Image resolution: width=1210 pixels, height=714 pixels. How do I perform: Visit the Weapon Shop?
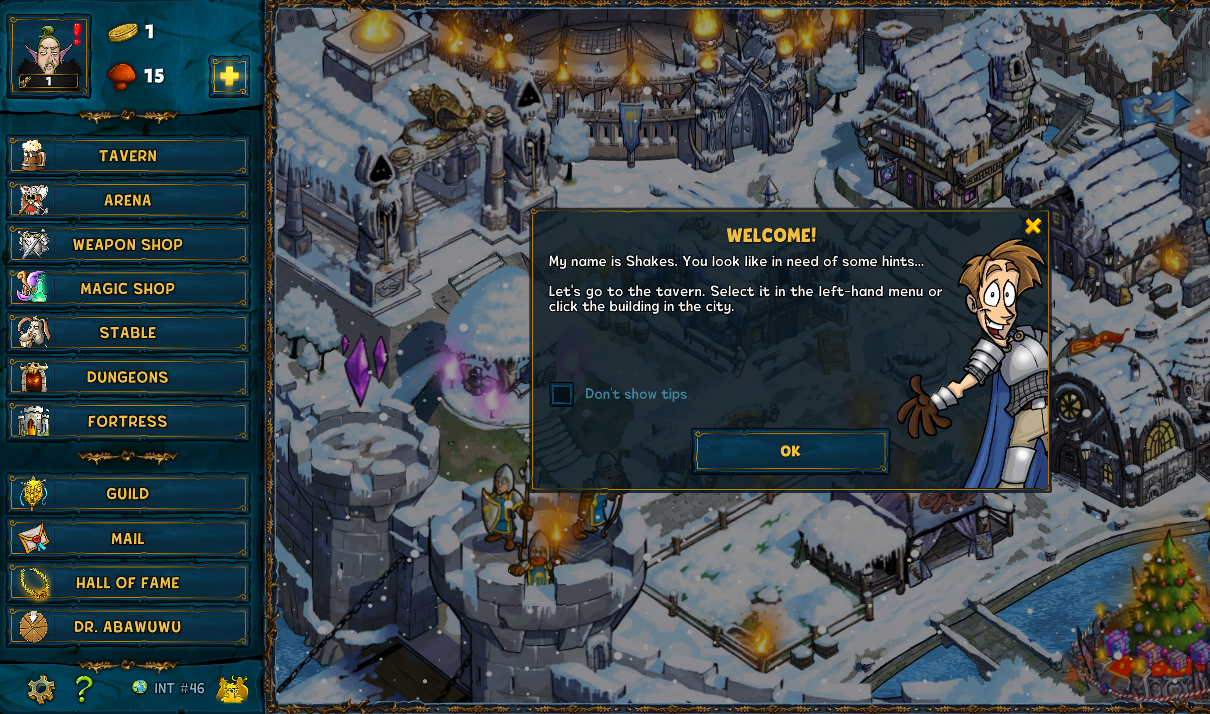128,245
